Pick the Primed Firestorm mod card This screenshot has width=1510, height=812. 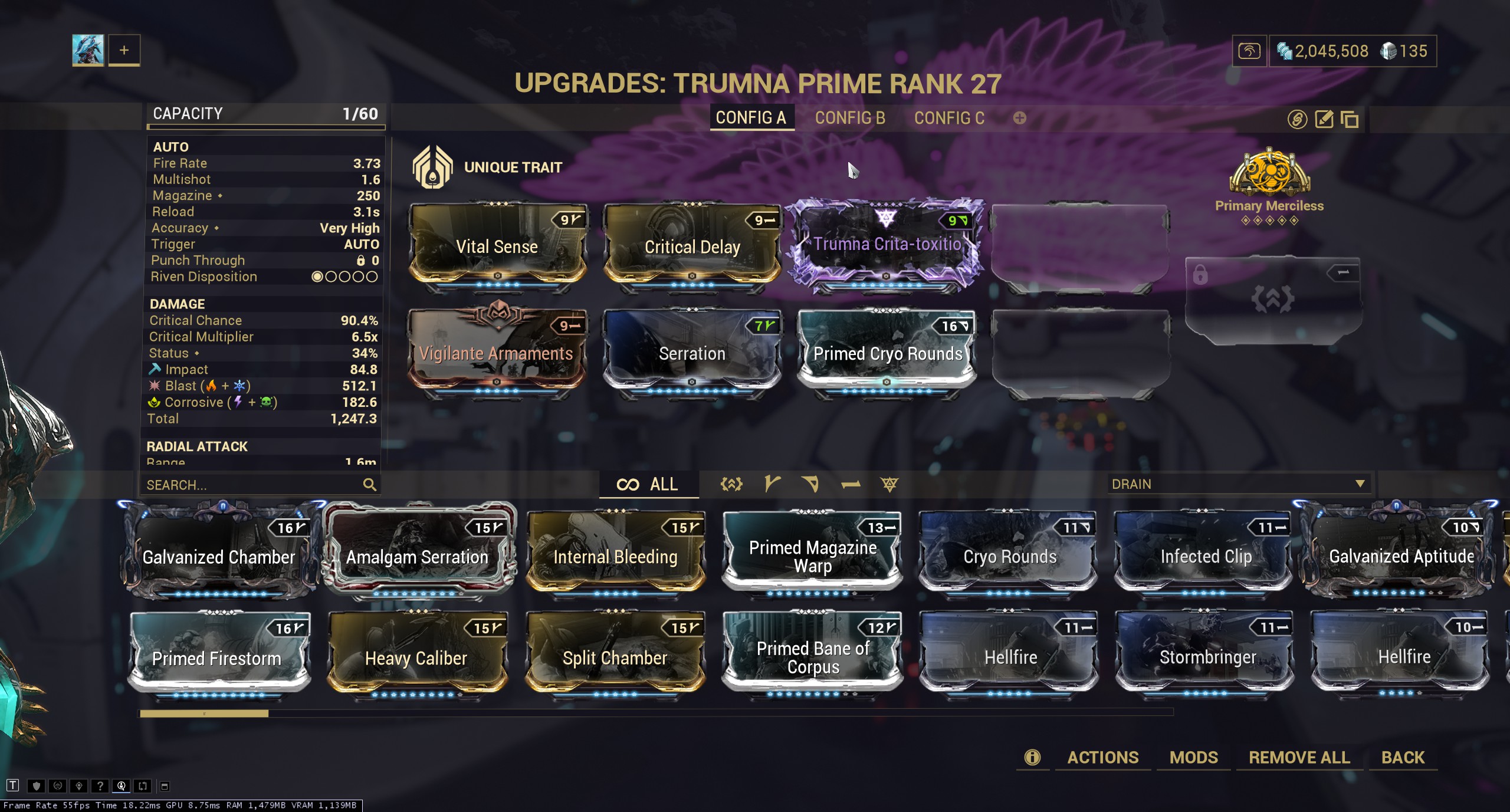pos(217,657)
